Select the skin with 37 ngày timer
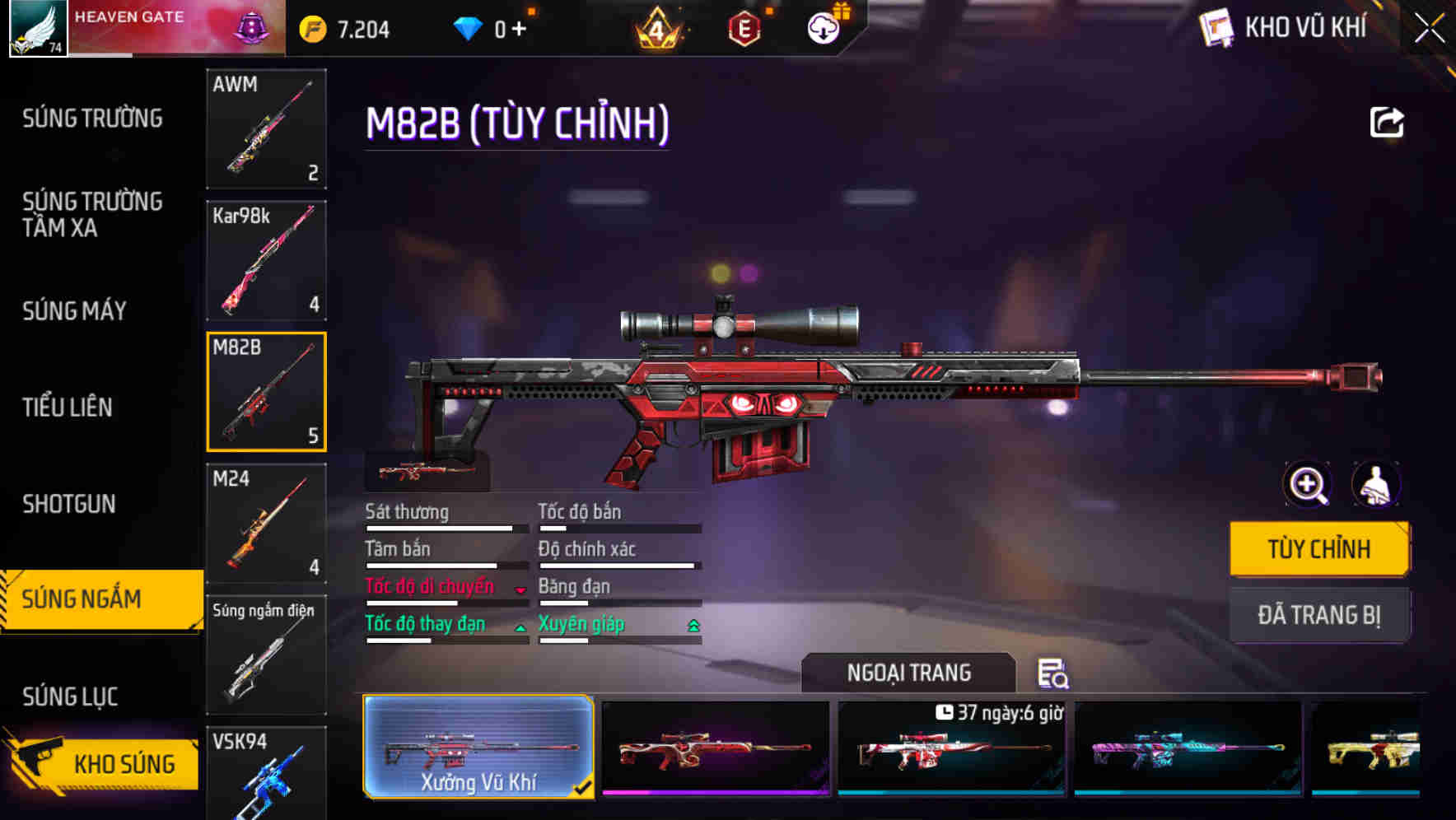This screenshot has width=1456, height=820. pyautogui.click(x=950, y=749)
